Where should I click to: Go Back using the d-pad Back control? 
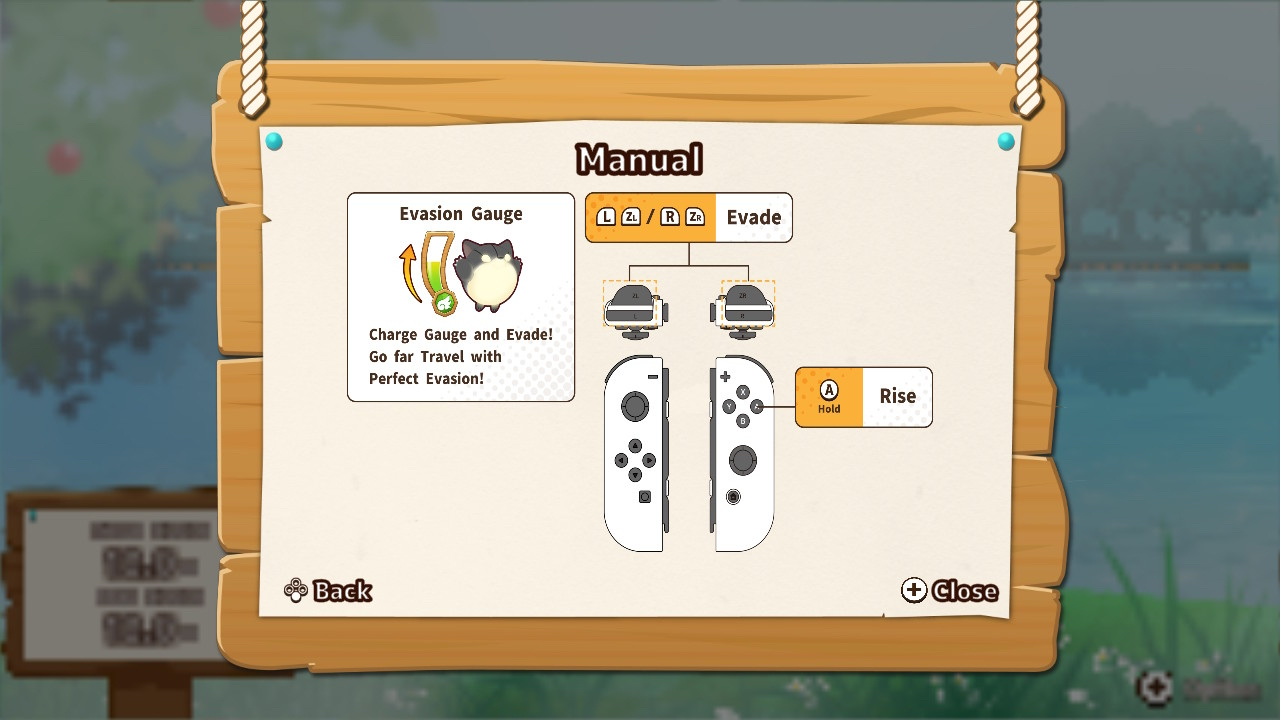point(327,591)
